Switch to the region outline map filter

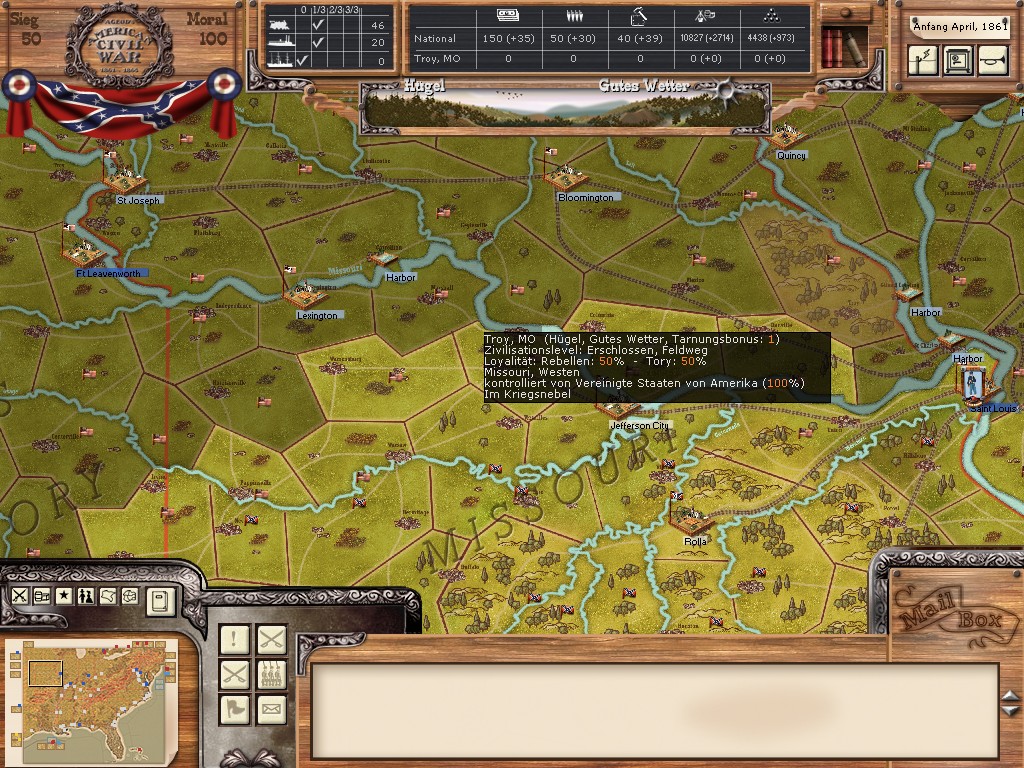[108, 596]
